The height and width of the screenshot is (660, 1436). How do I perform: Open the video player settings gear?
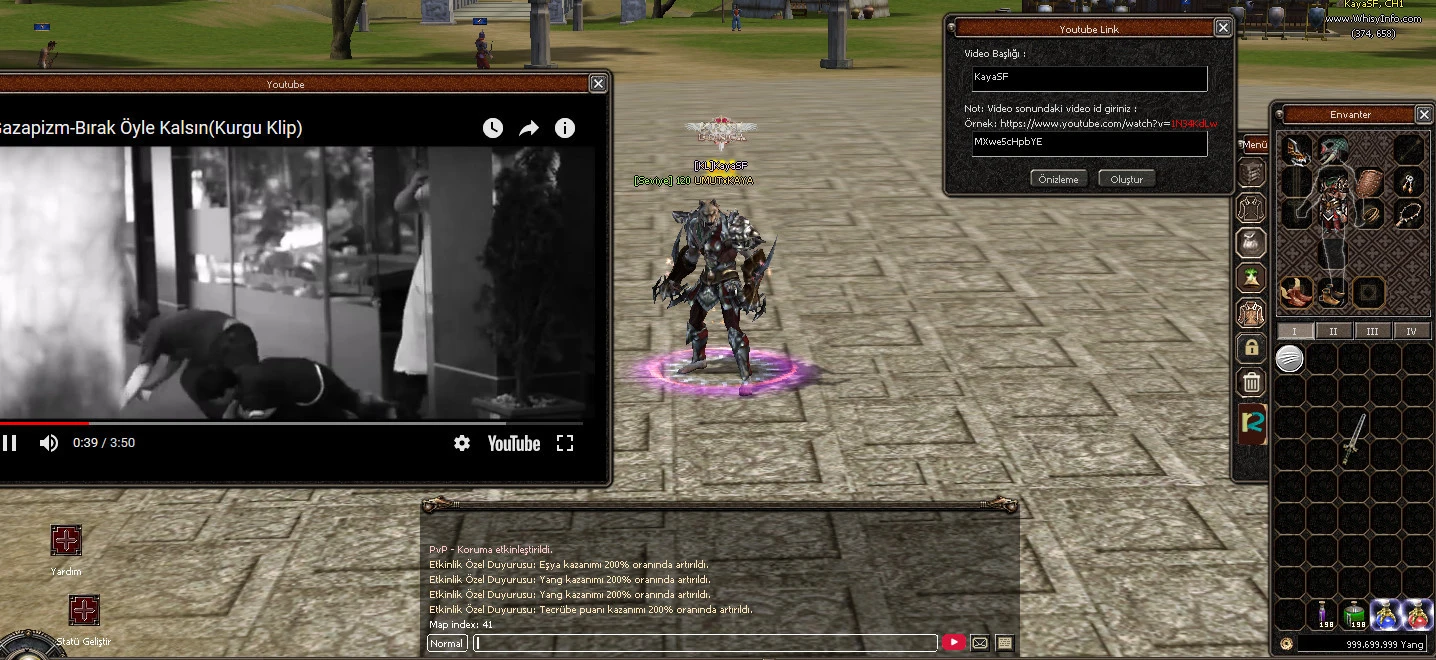coord(461,443)
